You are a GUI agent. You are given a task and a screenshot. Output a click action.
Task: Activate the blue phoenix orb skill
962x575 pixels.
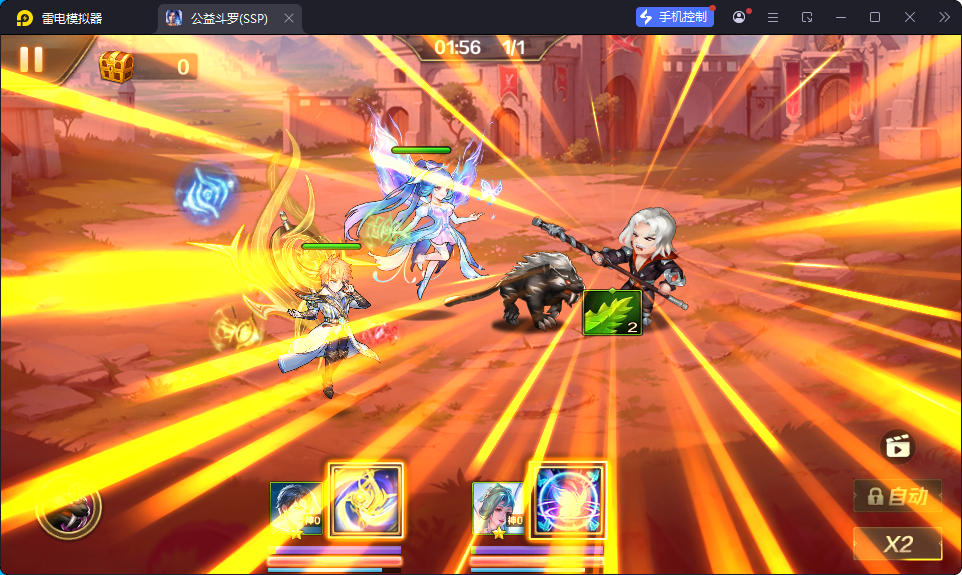[569, 500]
